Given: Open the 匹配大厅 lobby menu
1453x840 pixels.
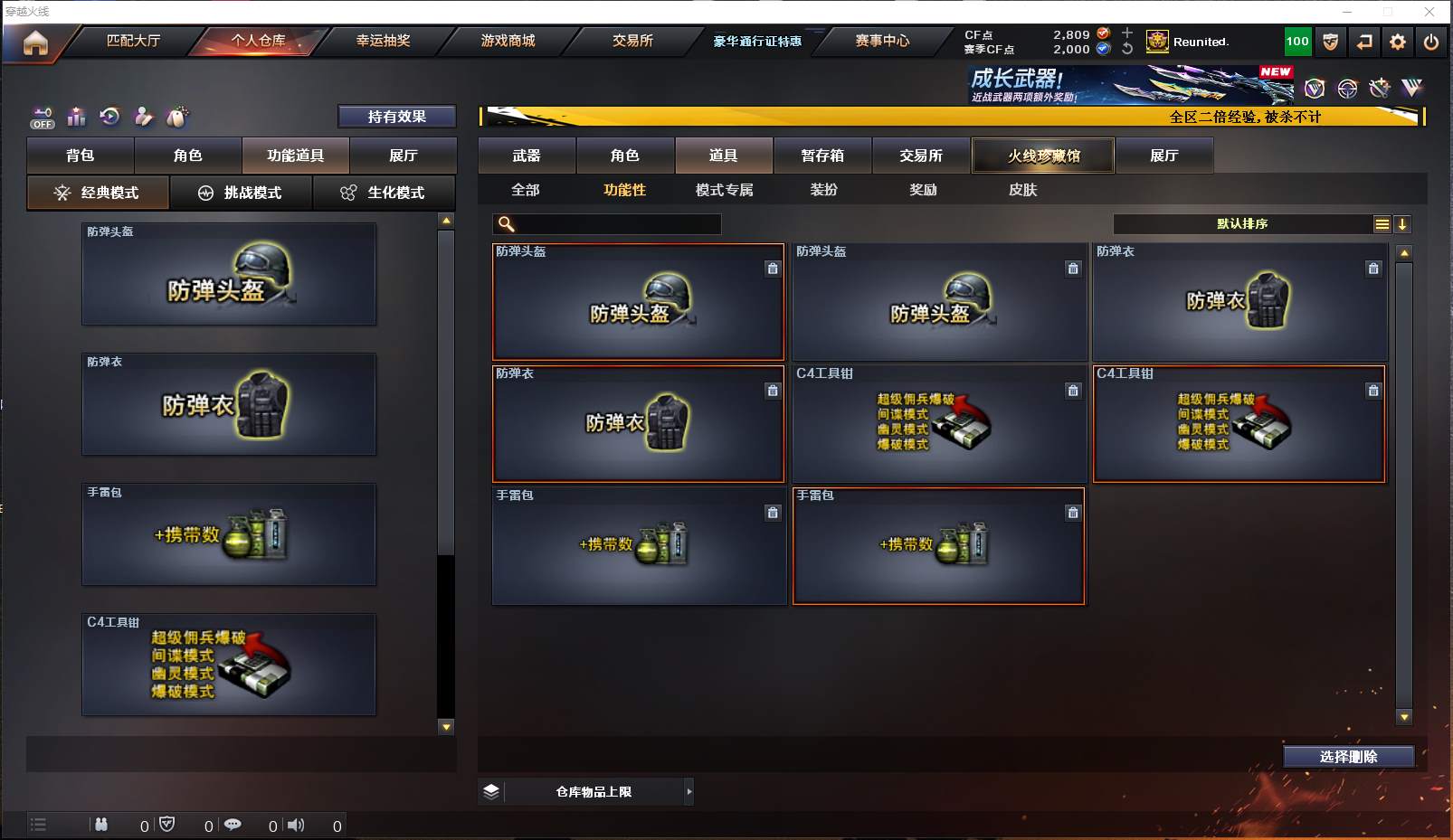Looking at the screenshot, I should coord(133,41).
